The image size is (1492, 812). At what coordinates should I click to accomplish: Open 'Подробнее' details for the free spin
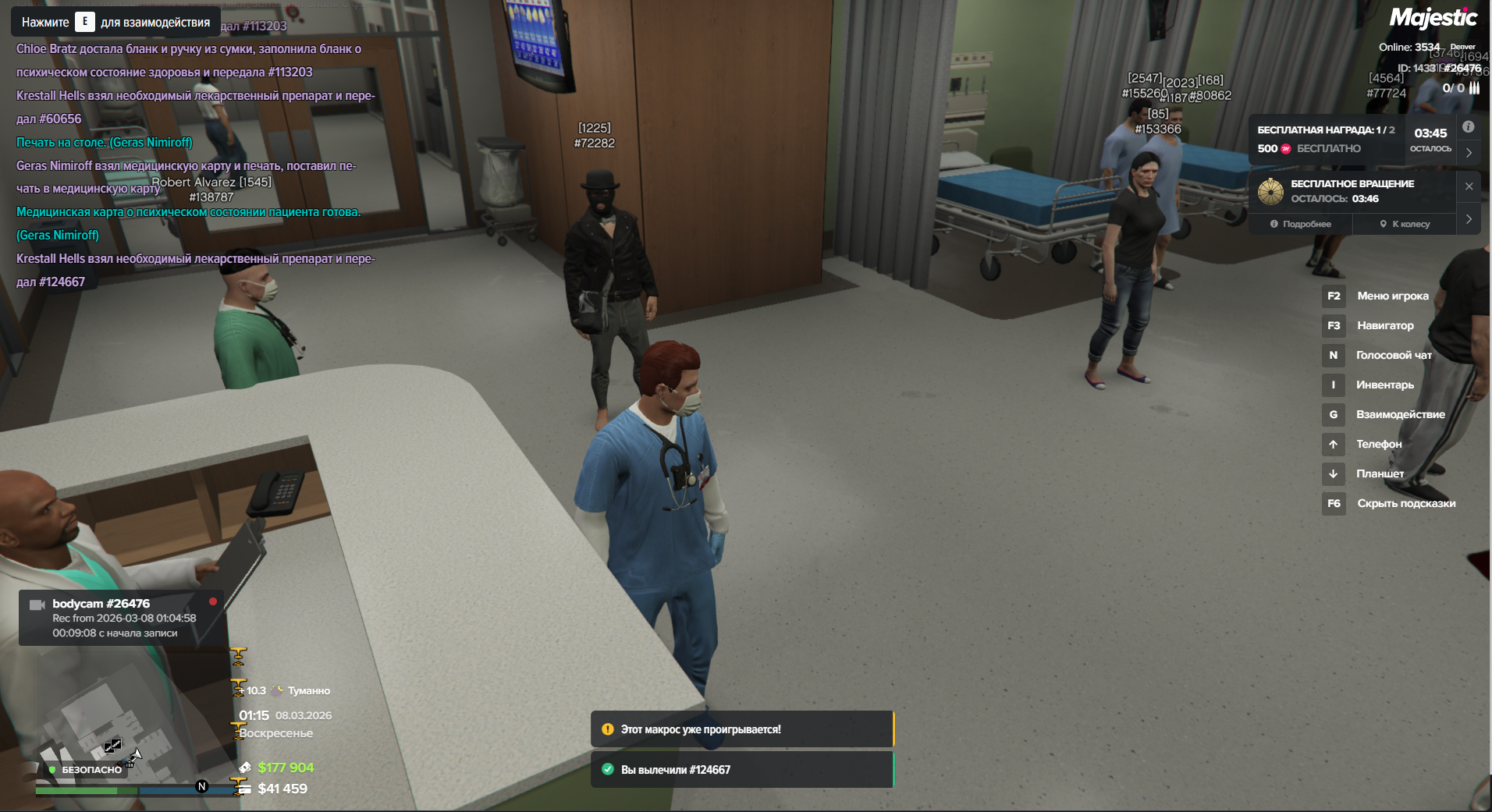tap(1301, 224)
